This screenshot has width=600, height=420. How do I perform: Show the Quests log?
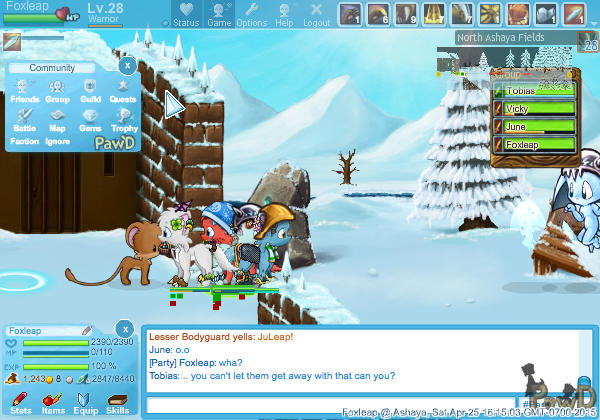pyautogui.click(x=123, y=91)
